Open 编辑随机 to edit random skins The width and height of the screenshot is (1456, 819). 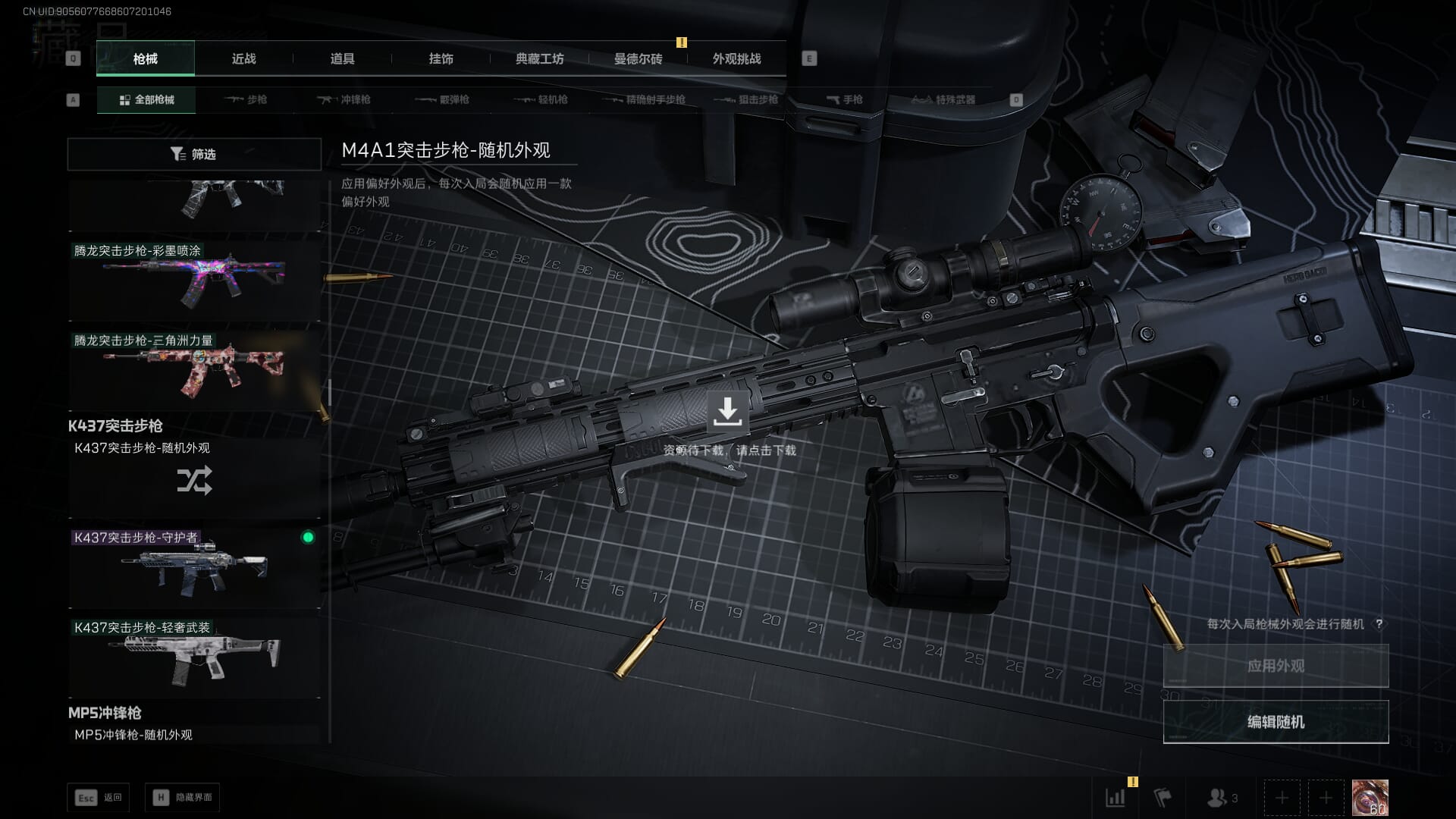pos(1276,722)
